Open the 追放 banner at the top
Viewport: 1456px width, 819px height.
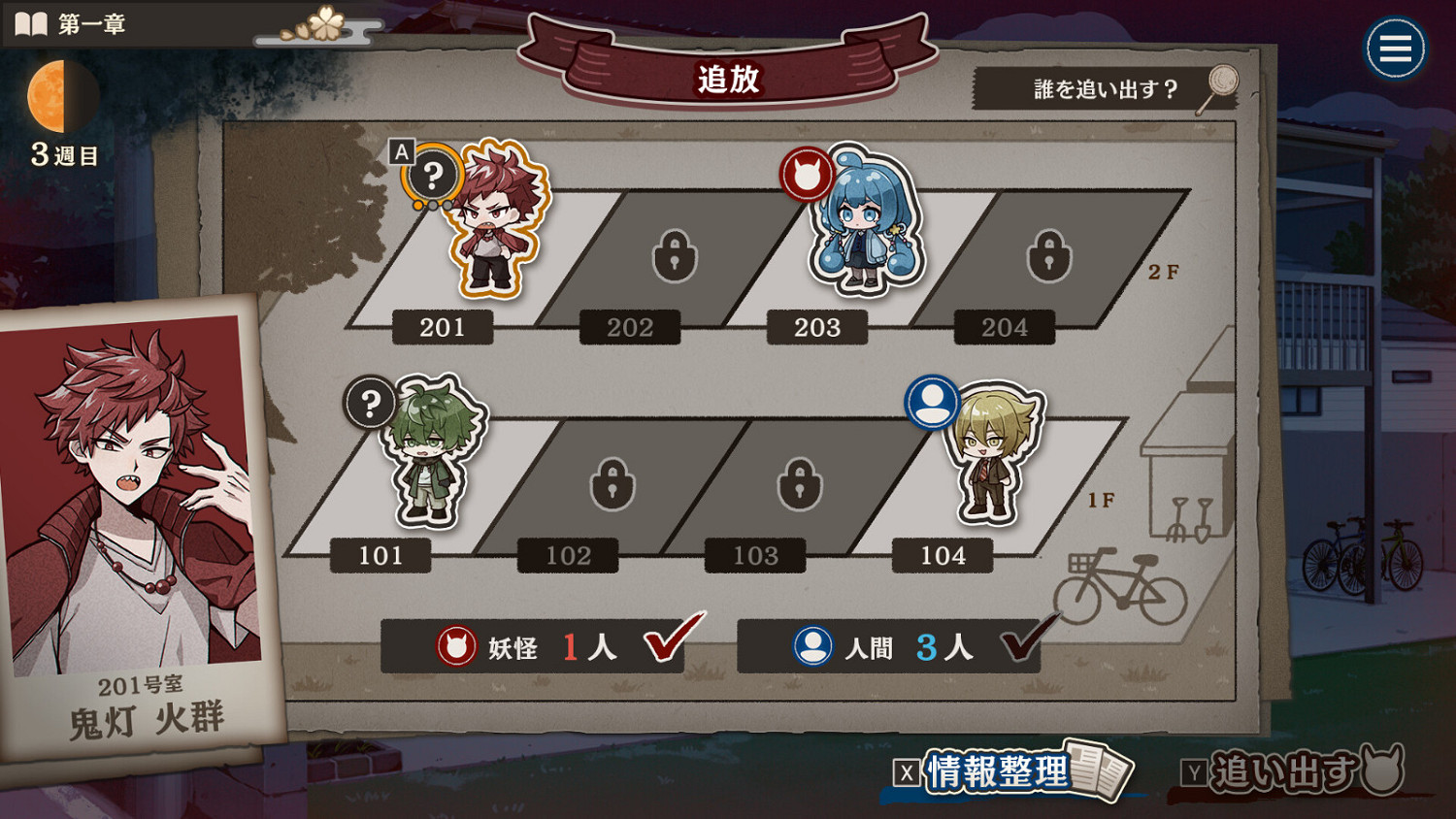coord(728,78)
